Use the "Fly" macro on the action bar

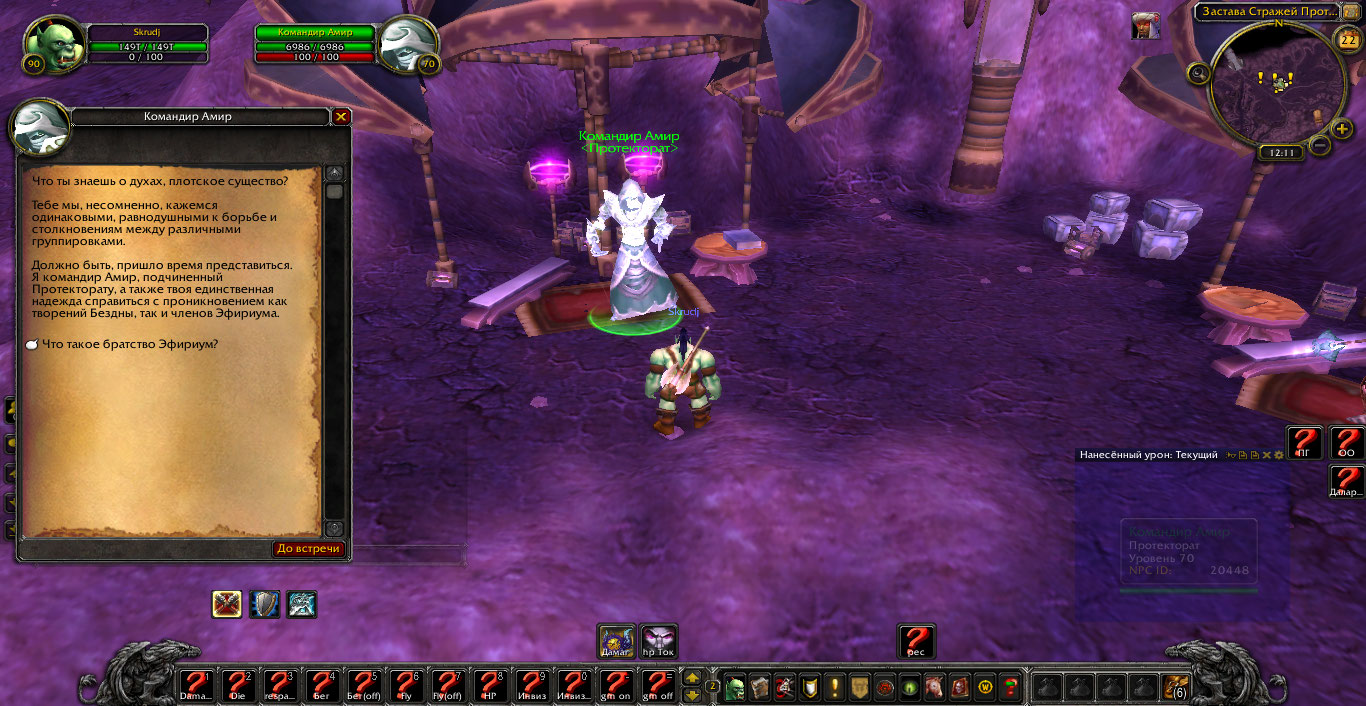[x=406, y=687]
